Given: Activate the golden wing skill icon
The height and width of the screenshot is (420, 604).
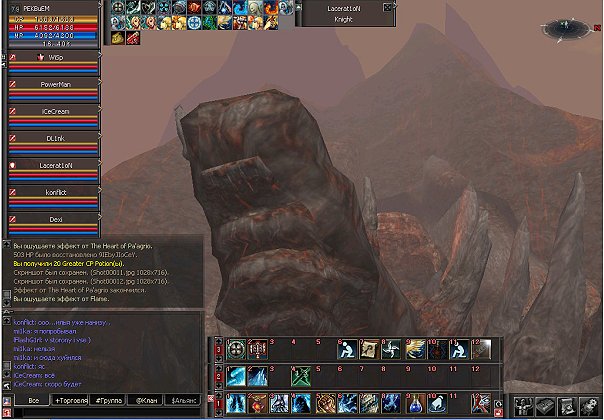Looking at the screenshot, I should coord(414,350).
